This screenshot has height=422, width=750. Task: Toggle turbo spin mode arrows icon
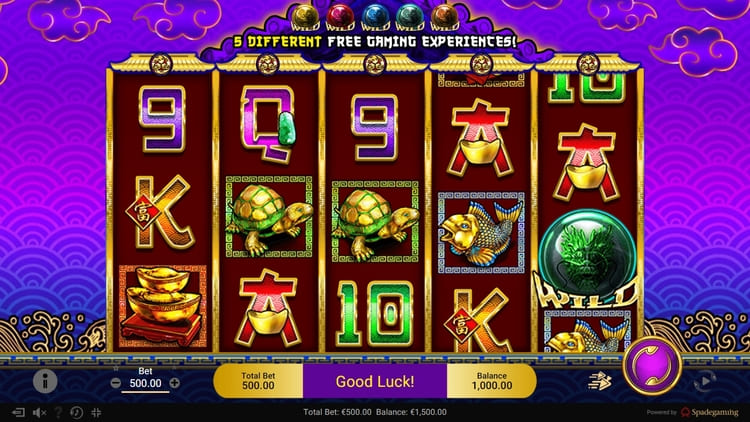click(600, 380)
